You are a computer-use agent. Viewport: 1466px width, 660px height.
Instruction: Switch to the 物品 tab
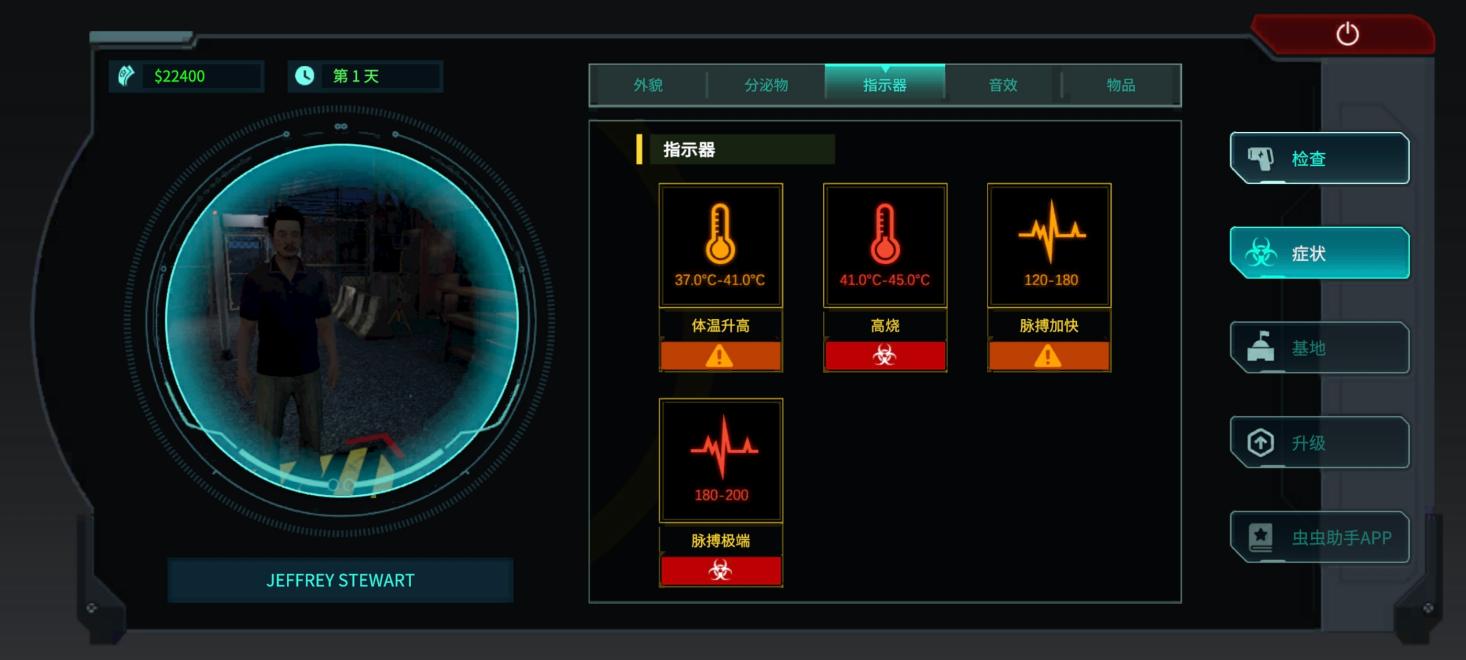point(1121,86)
